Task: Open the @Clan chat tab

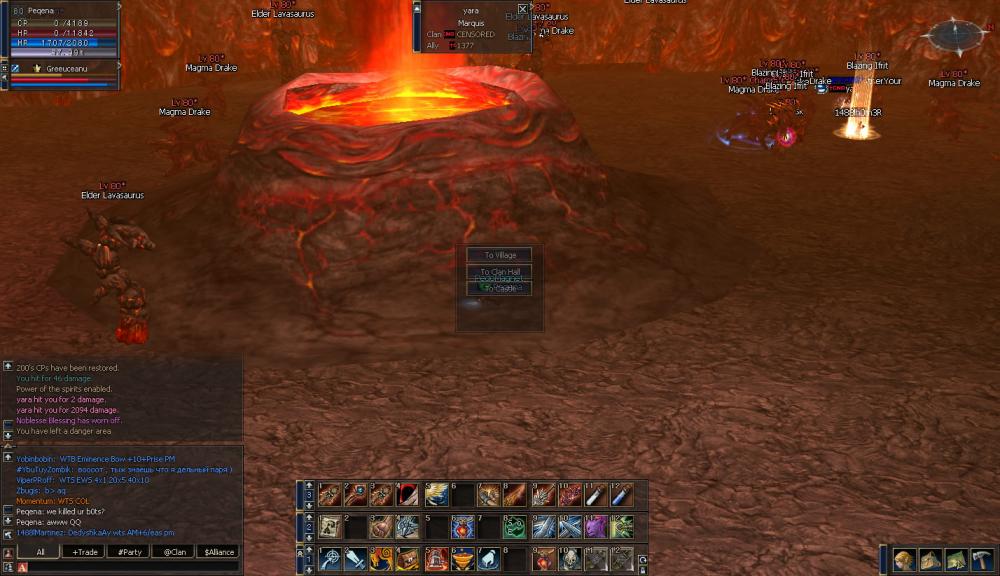Action: coord(172,551)
